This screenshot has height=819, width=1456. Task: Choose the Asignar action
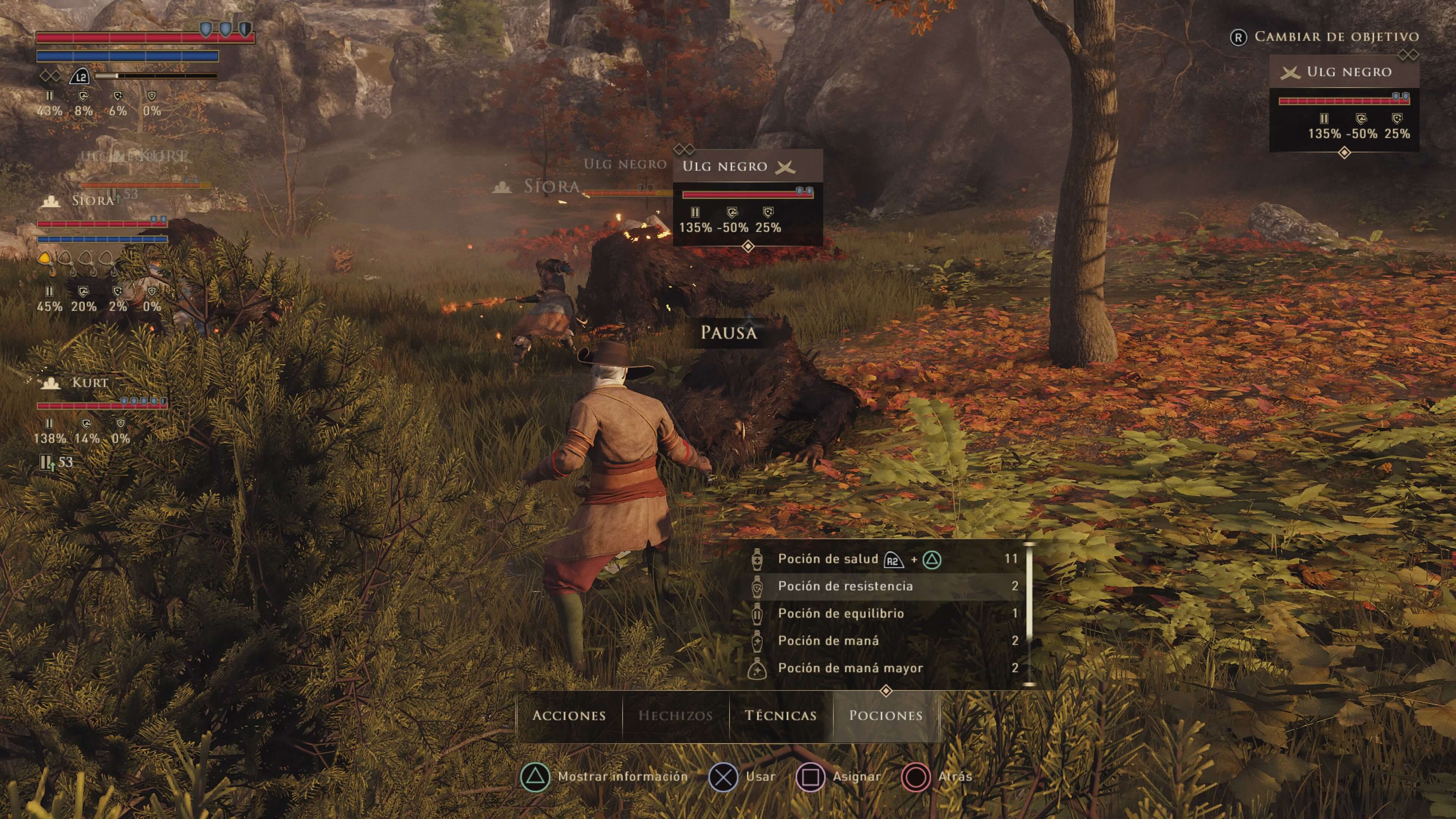click(856, 777)
